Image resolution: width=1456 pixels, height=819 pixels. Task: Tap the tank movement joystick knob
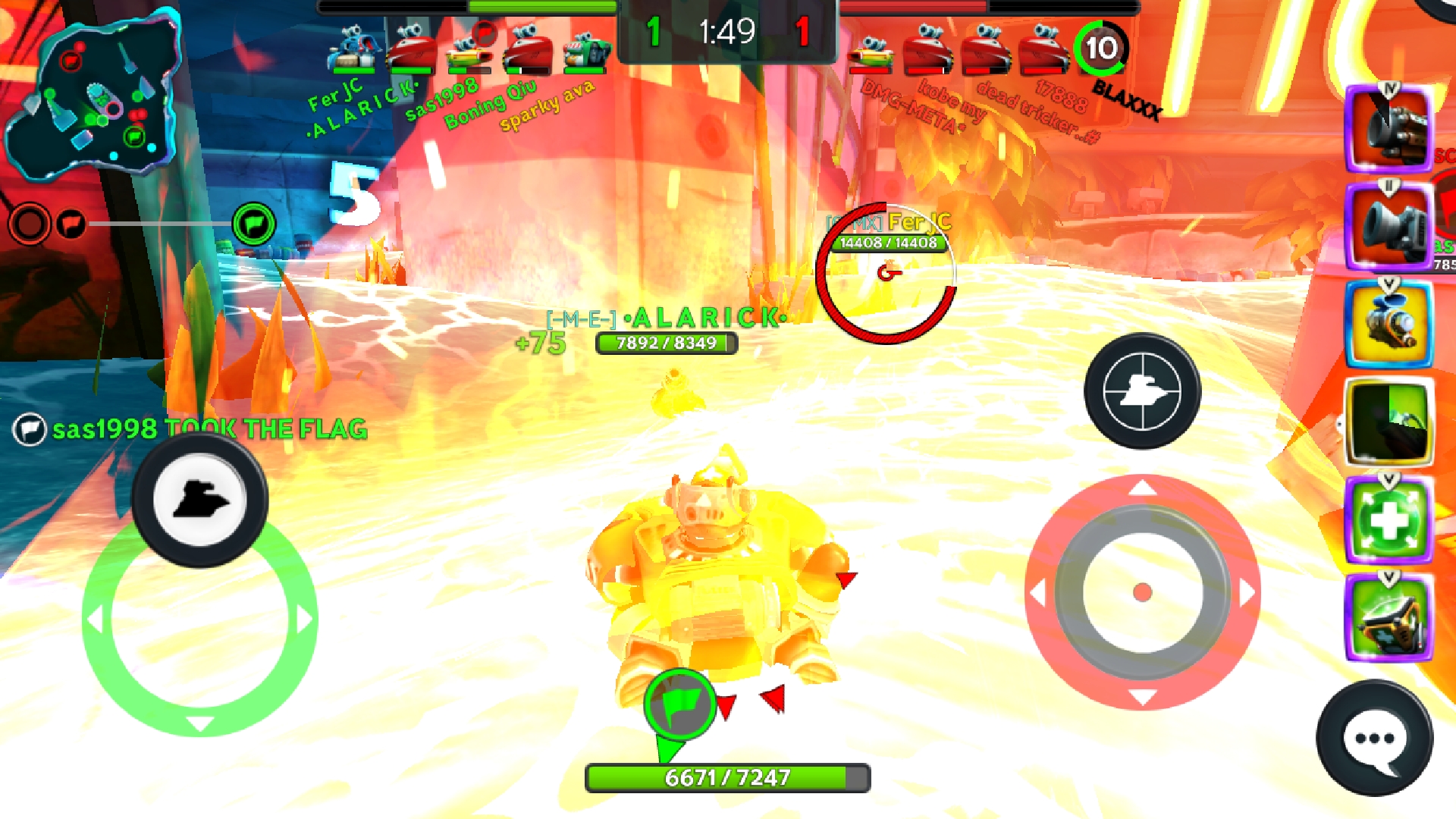(x=200, y=500)
